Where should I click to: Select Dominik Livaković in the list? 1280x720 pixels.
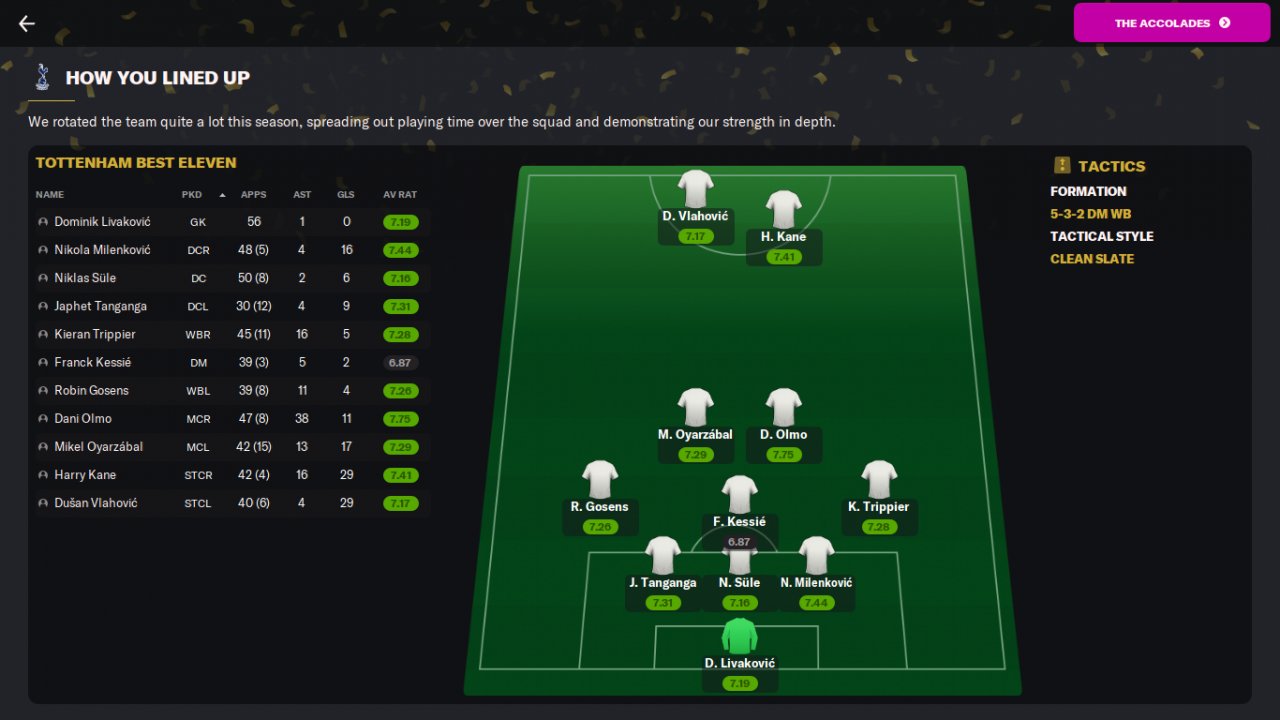pos(102,222)
